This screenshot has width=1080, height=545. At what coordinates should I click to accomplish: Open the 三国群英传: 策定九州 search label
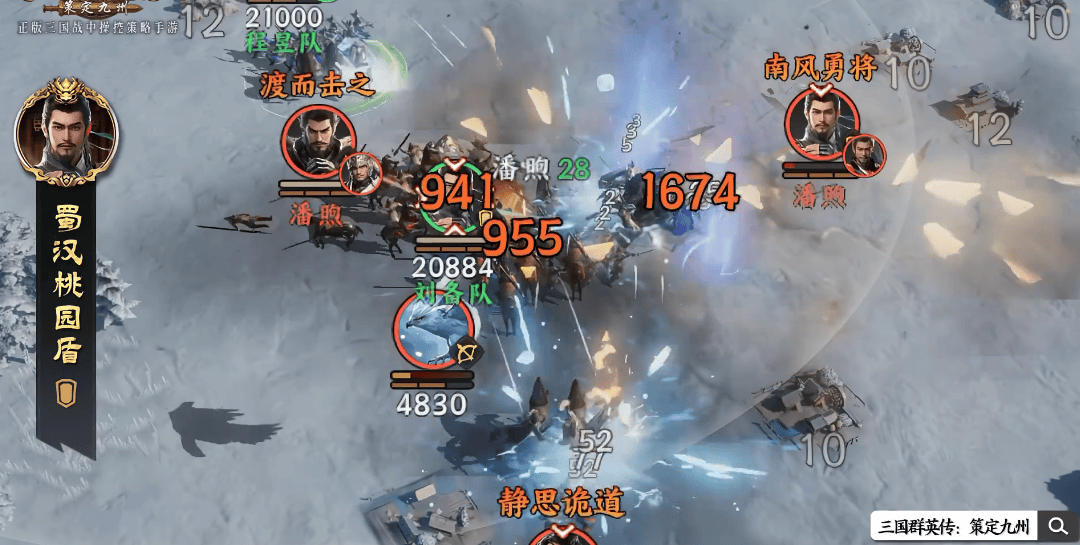click(x=954, y=526)
